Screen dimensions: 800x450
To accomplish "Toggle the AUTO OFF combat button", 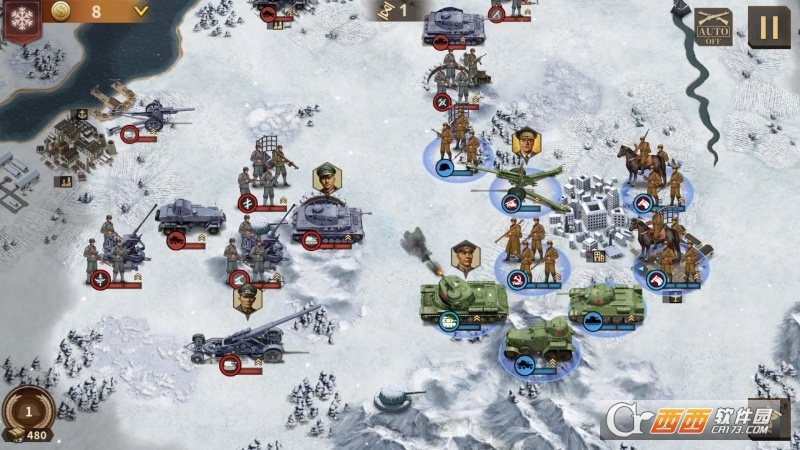I will [713, 27].
